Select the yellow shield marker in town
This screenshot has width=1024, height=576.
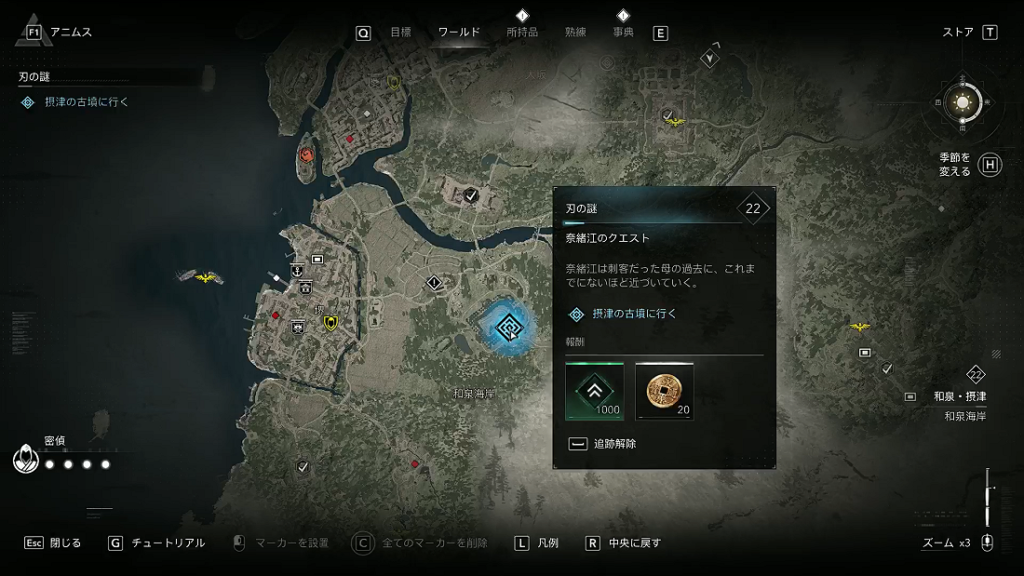click(x=329, y=321)
